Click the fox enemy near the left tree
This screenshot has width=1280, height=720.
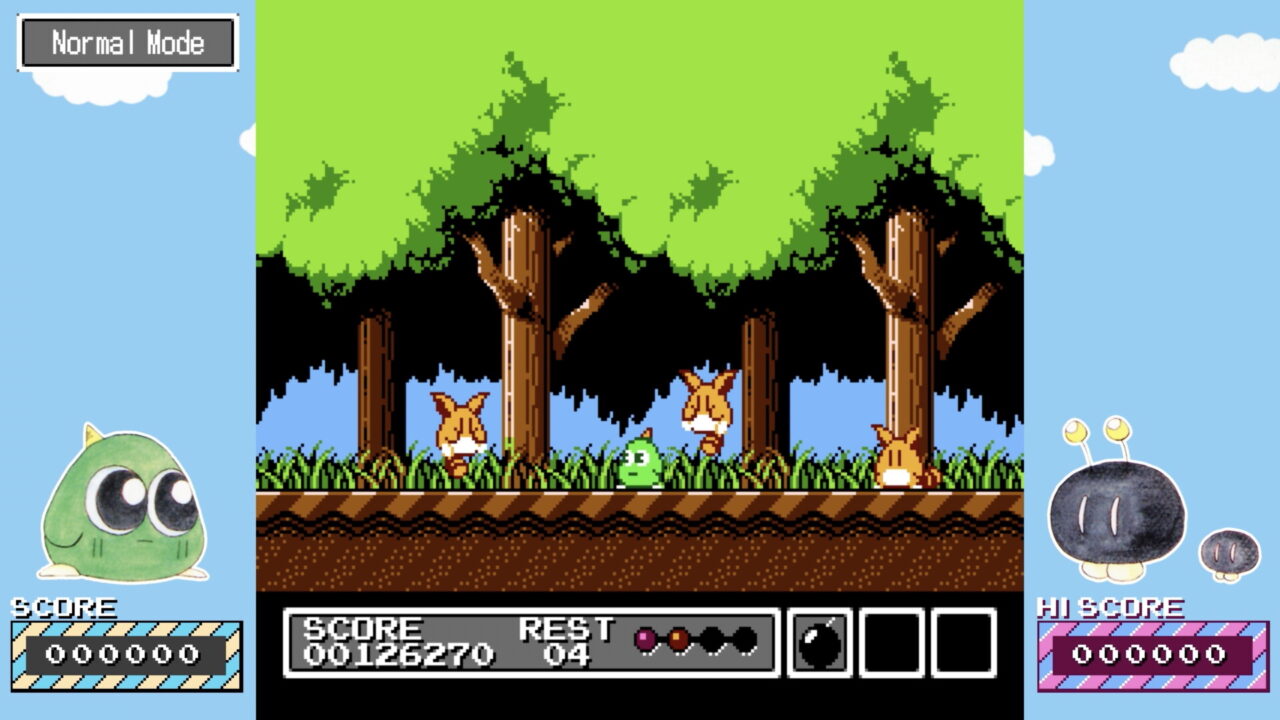coord(459,435)
